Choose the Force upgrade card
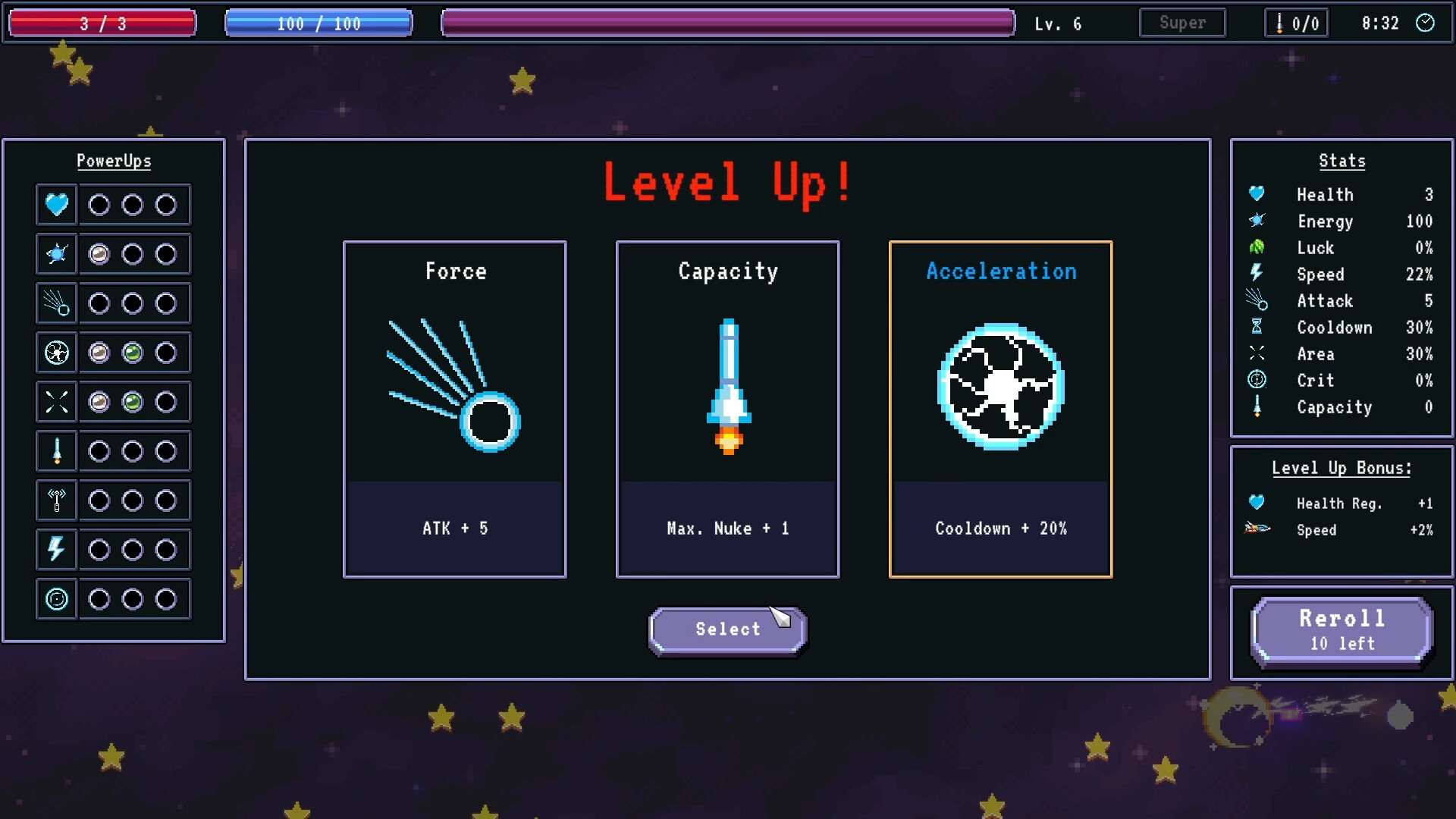Image resolution: width=1456 pixels, height=819 pixels. click(x=455, y=409)
